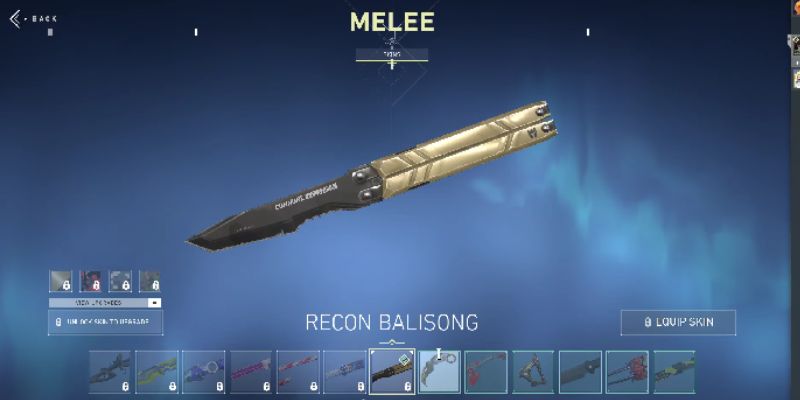Choose the curved karambit knife skin

point(439,371)
